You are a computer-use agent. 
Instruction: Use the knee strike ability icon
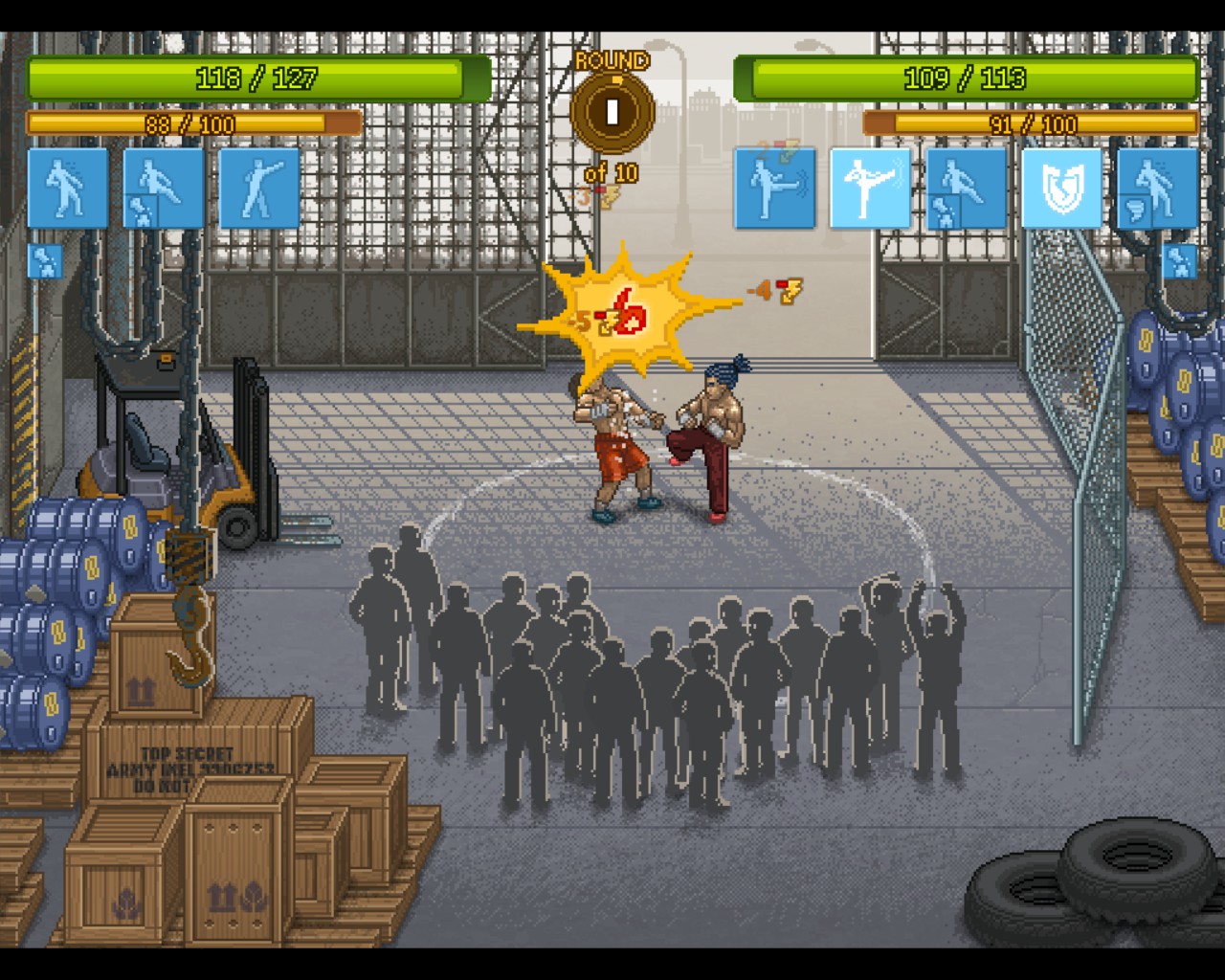coord(966,188)
